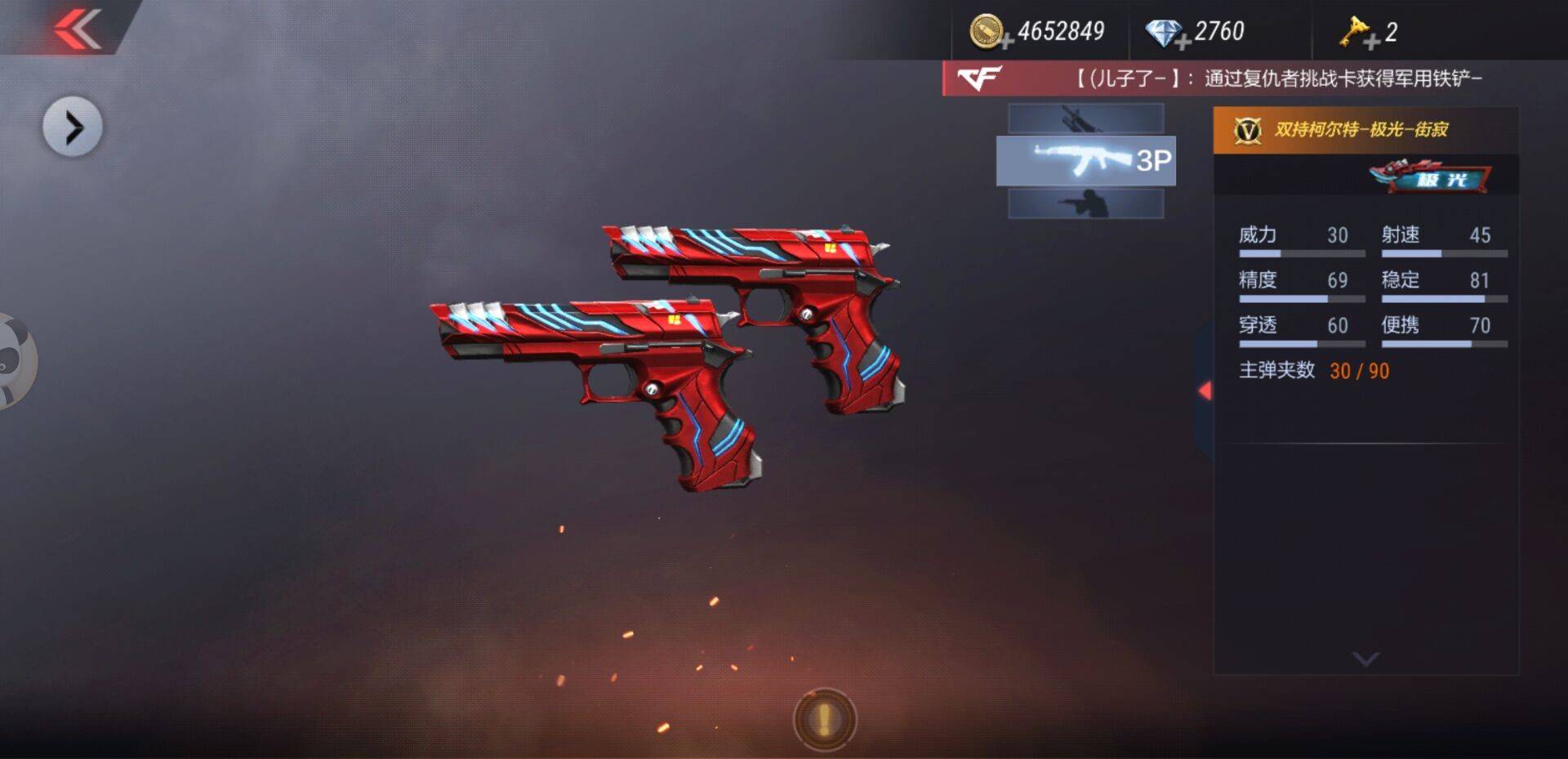Open the panda icon on the left edge
The image size is (1568, 759).
click(15, 361)
